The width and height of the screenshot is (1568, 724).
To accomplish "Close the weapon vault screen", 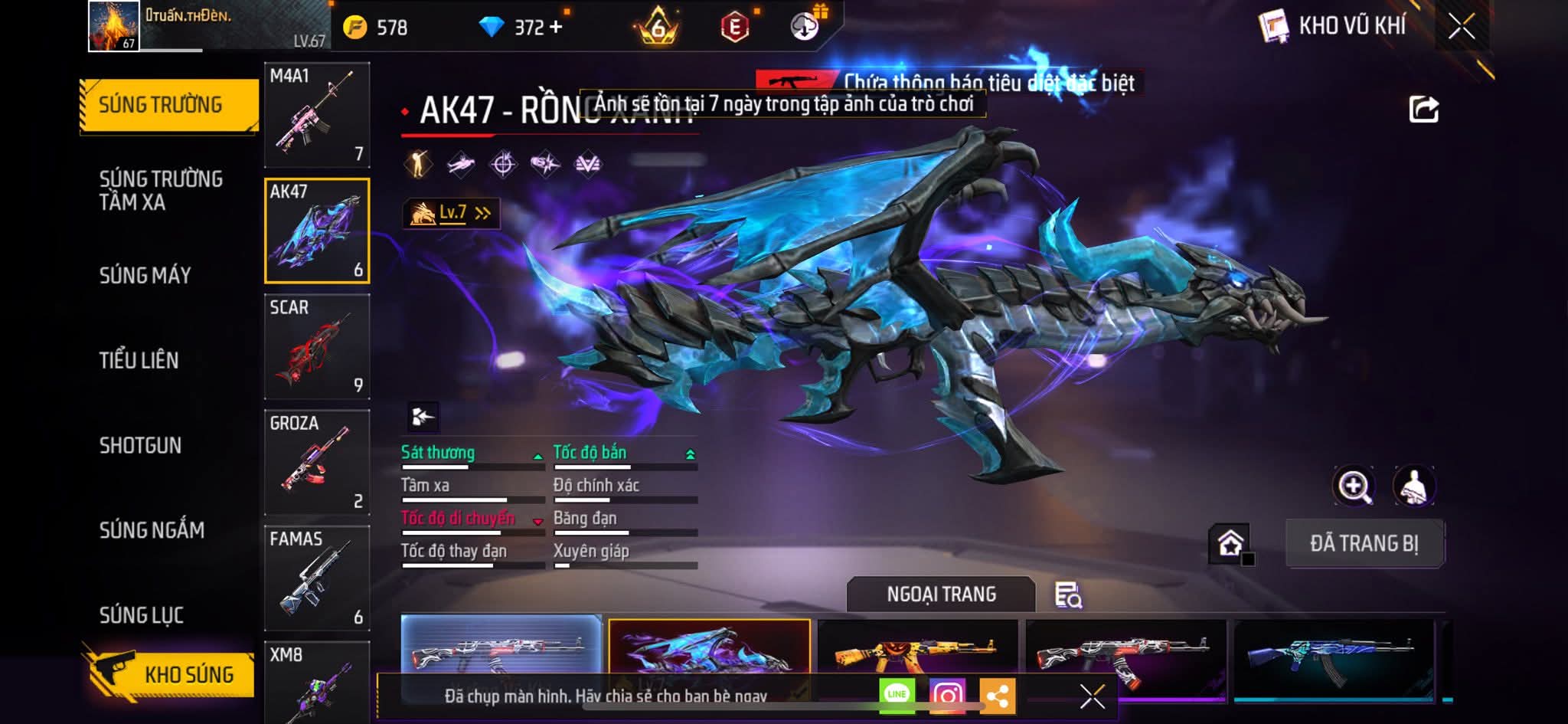I will click(x=1461, y=28).
